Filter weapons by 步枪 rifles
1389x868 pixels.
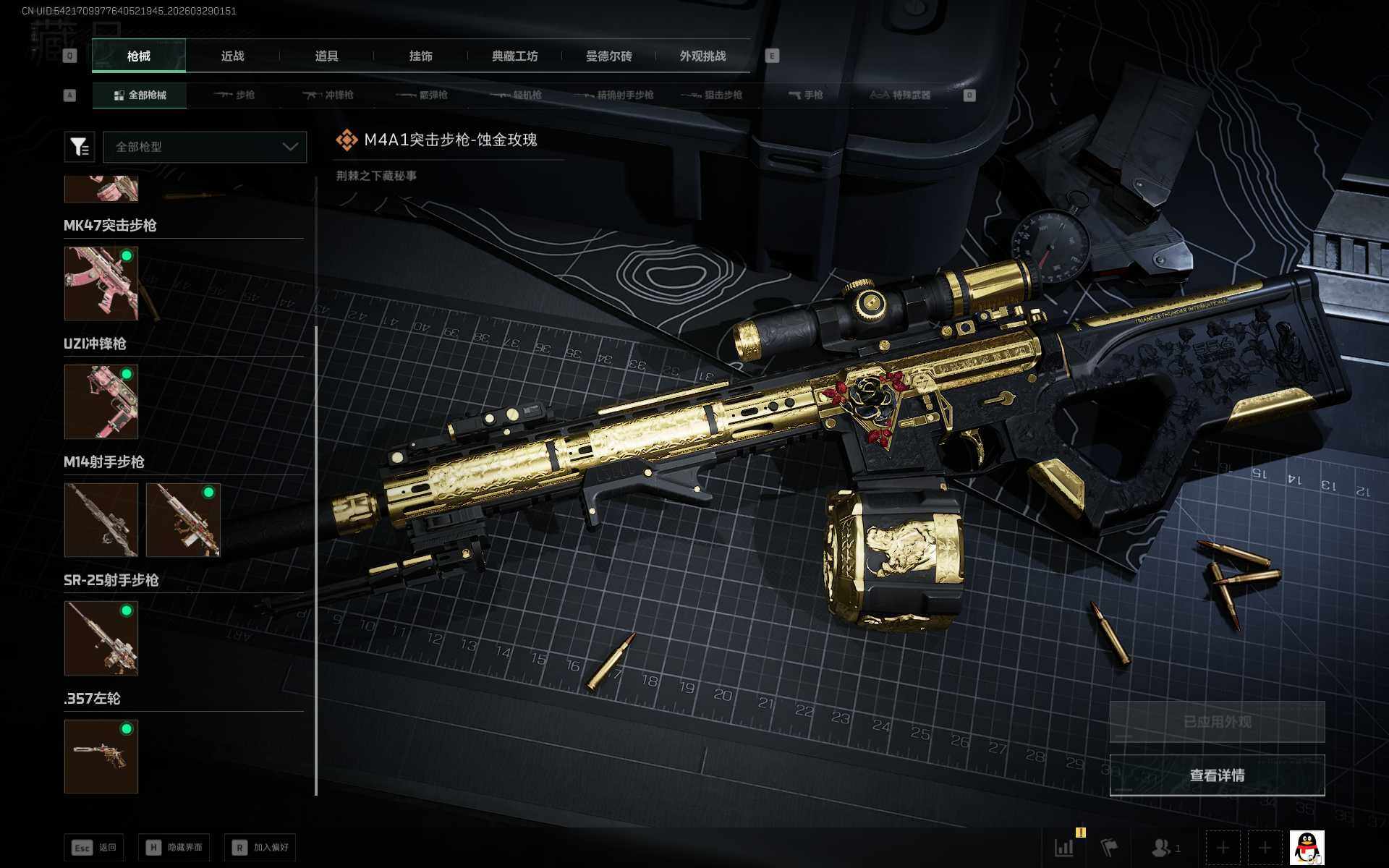pyautogui.click(x=234, y=95)
